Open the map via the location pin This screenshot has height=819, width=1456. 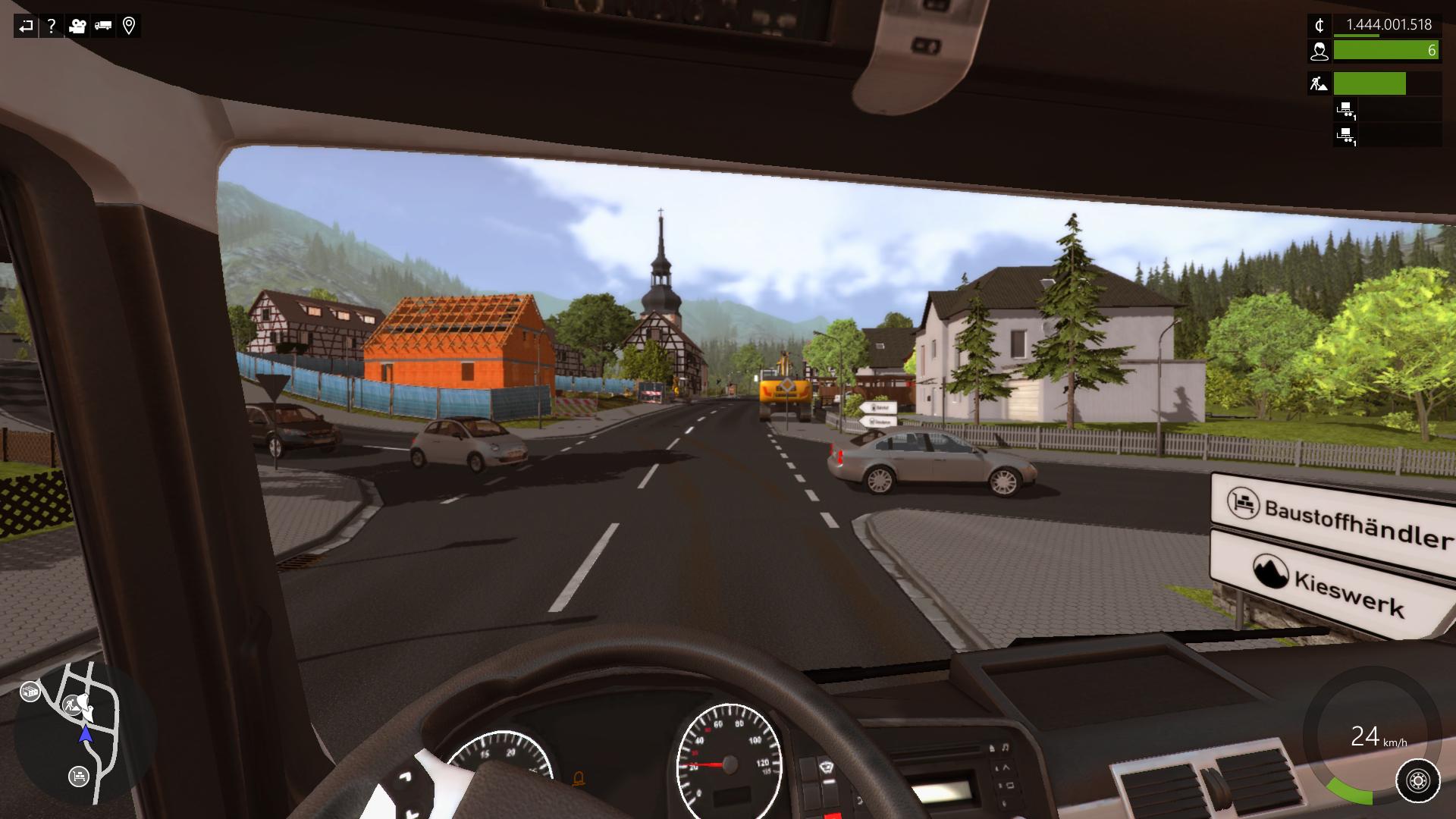[129, 27]
